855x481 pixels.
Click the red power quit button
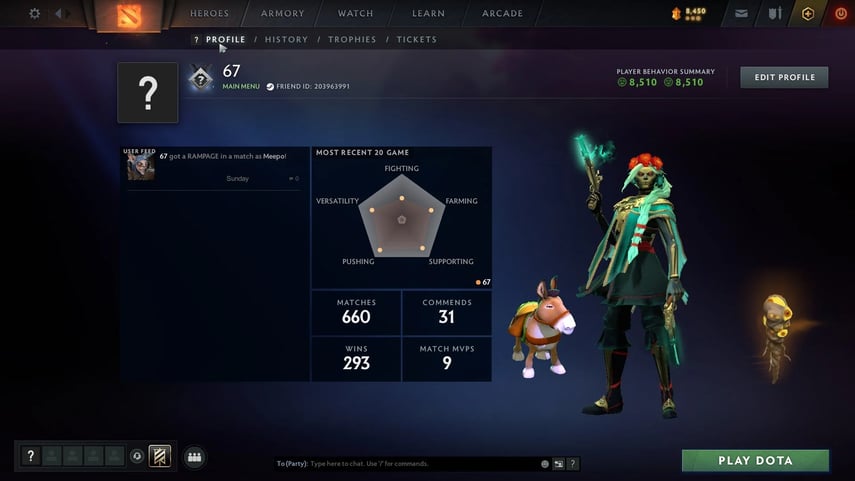840,14
